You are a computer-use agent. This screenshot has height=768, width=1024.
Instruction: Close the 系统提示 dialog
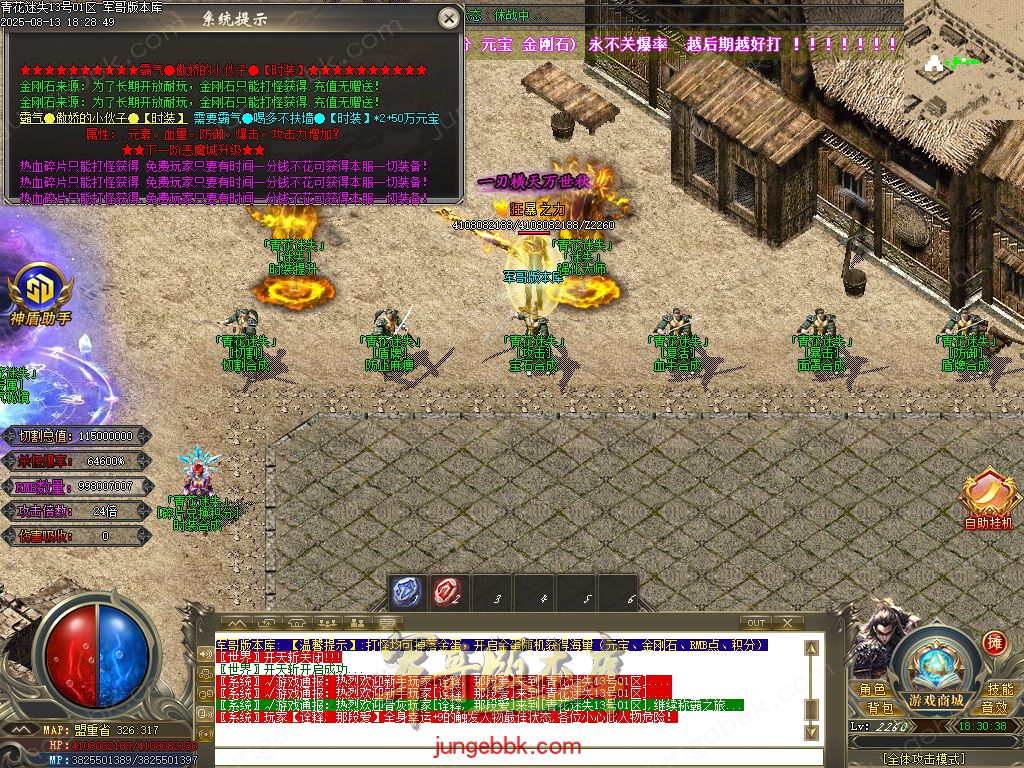pyautogui.click(x=447, y=18)
